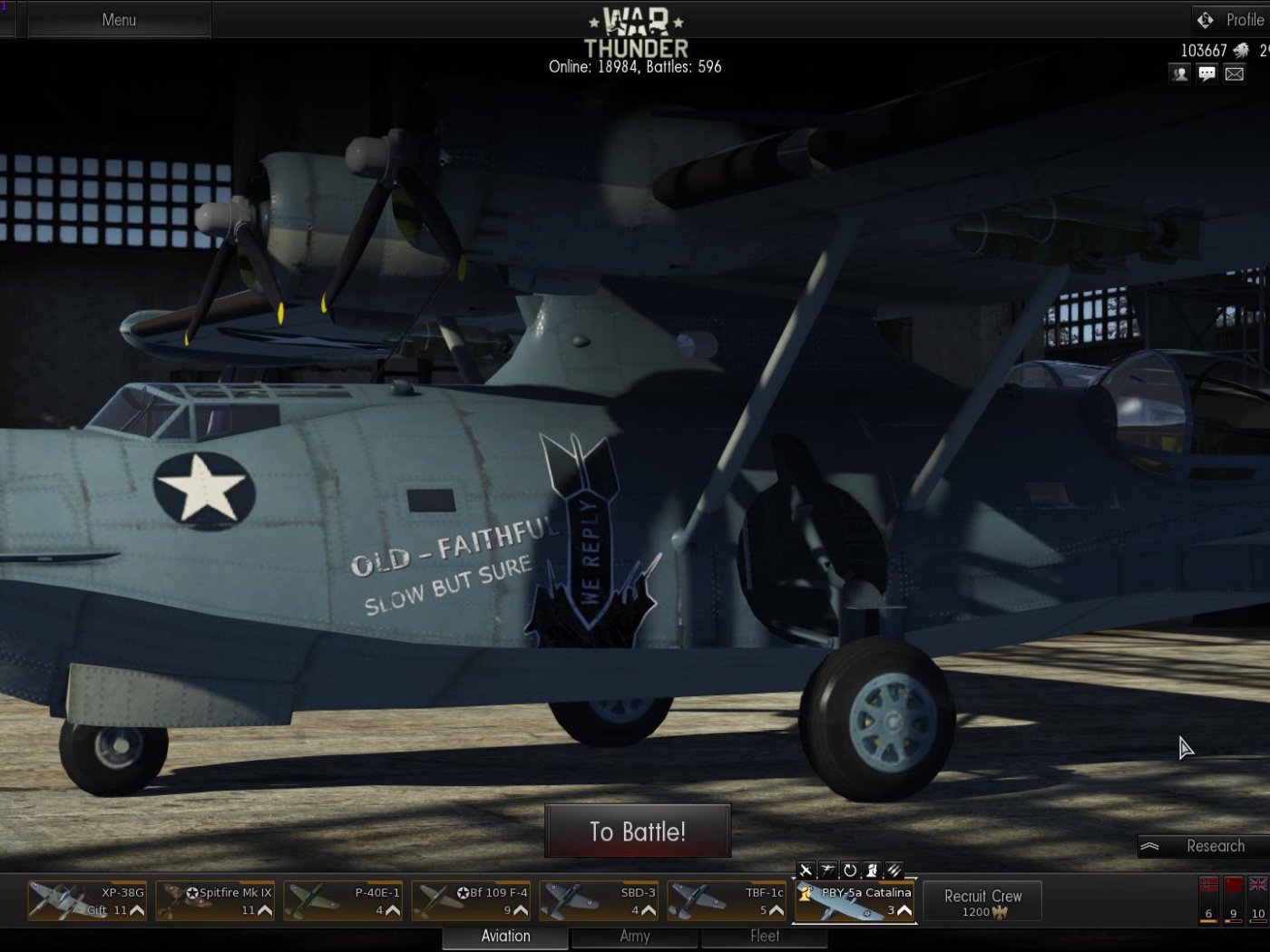Open the inbox envelope icon

(1235, 73)
